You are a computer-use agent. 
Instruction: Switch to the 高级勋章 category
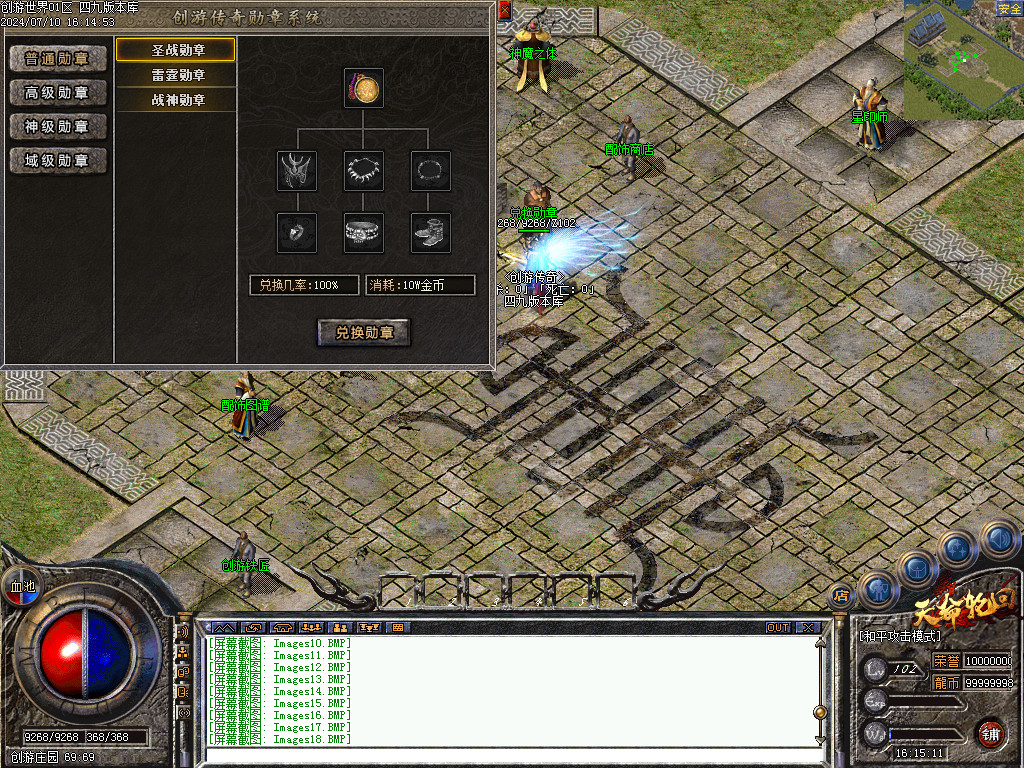tap(58, 93)
